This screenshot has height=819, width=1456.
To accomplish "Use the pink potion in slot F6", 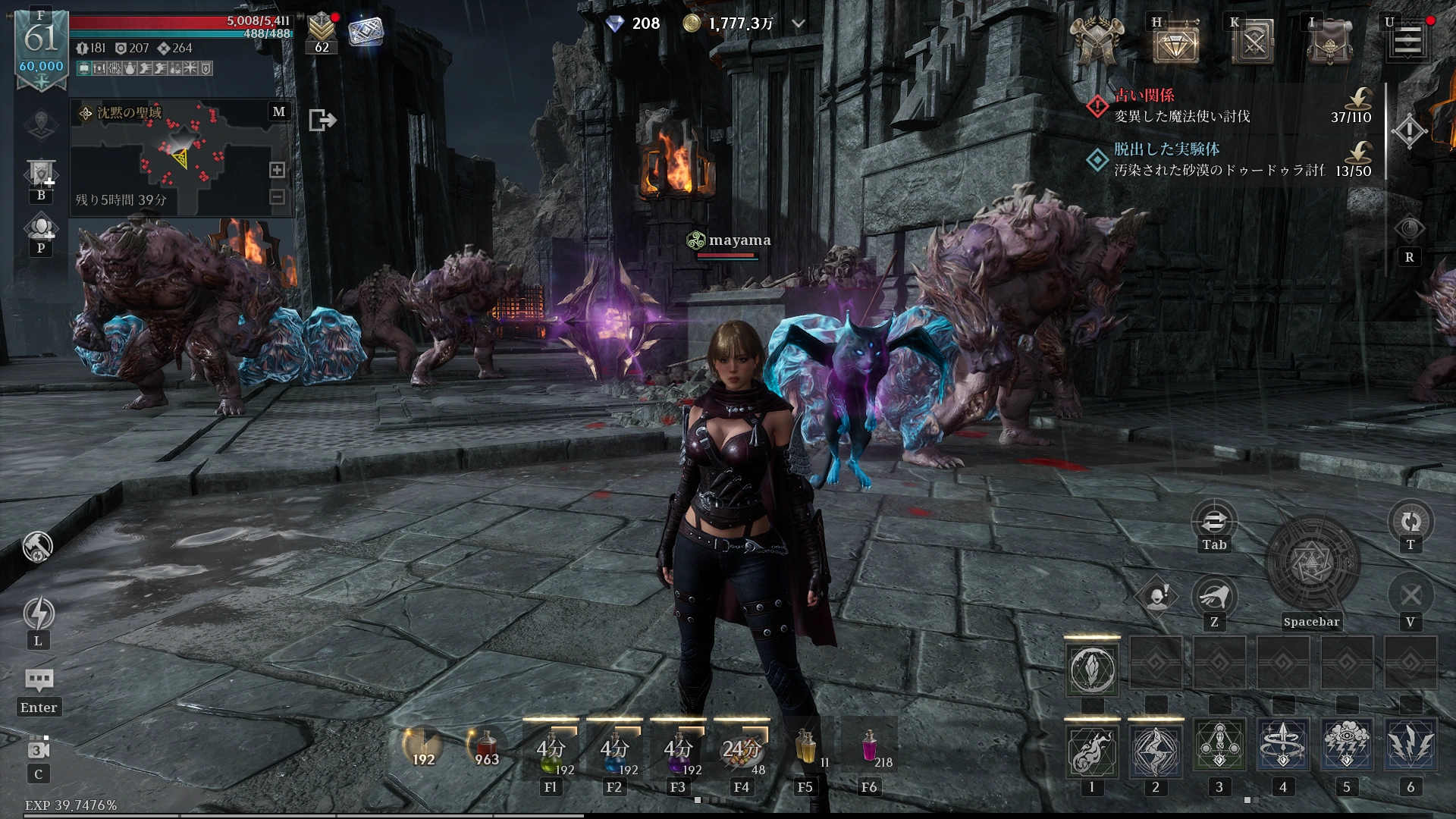I will pyautogui.click(x=869, y=747).
